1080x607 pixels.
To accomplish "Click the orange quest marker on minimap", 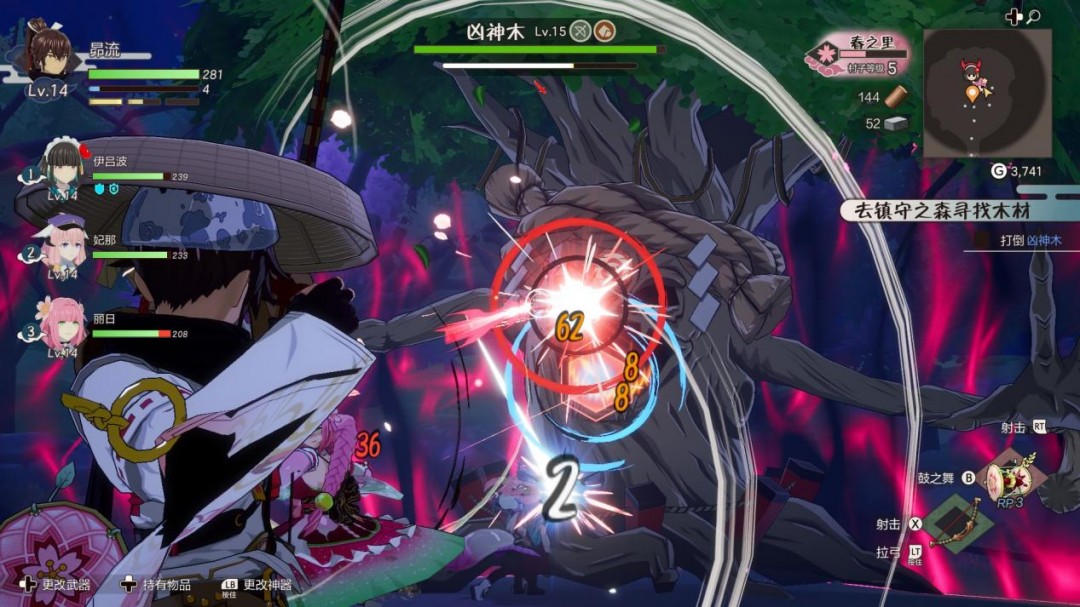I will coord(972,95).
